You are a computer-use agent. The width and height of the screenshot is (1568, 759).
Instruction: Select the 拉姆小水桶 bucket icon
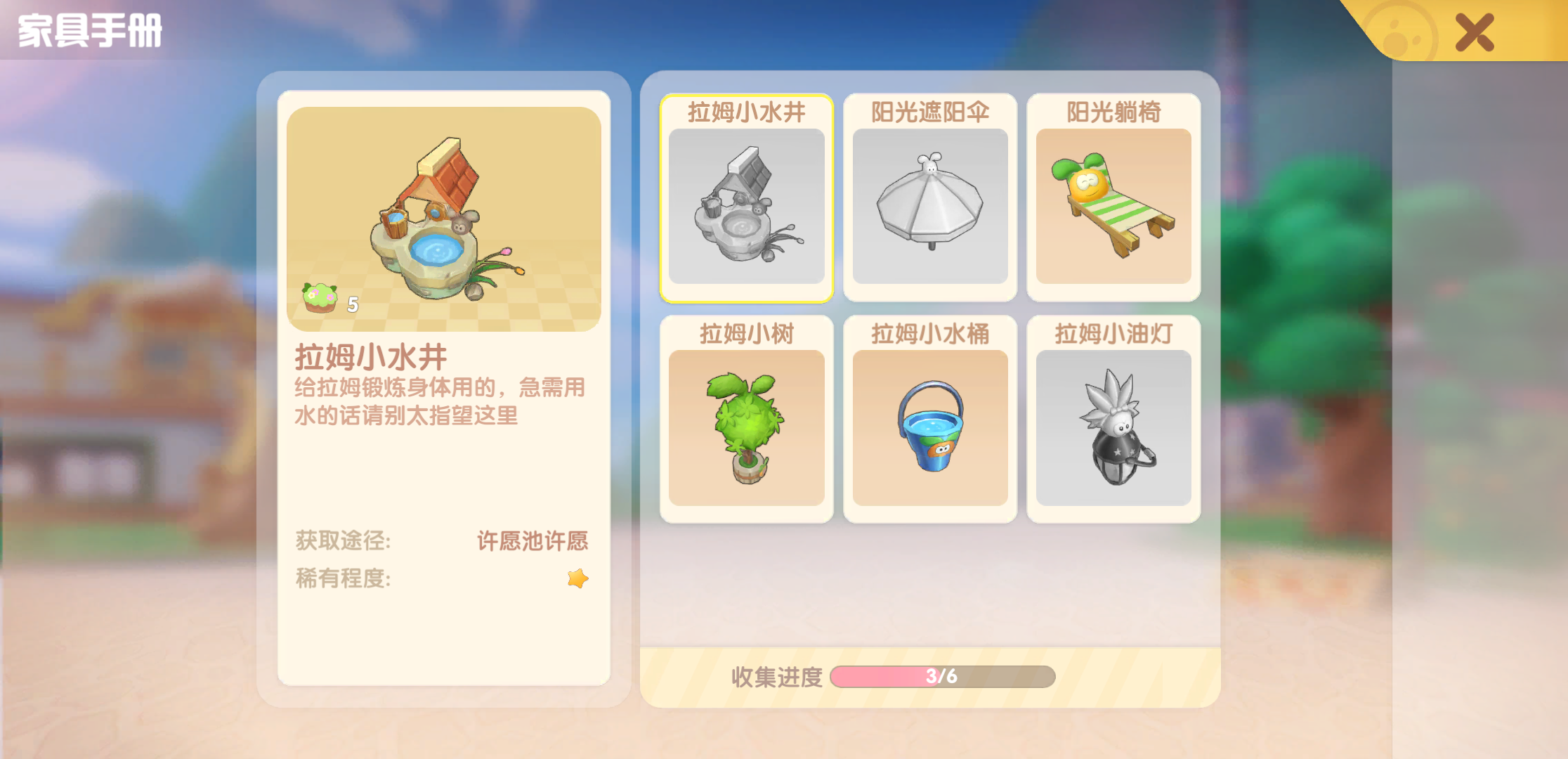(x=929, y=429)
